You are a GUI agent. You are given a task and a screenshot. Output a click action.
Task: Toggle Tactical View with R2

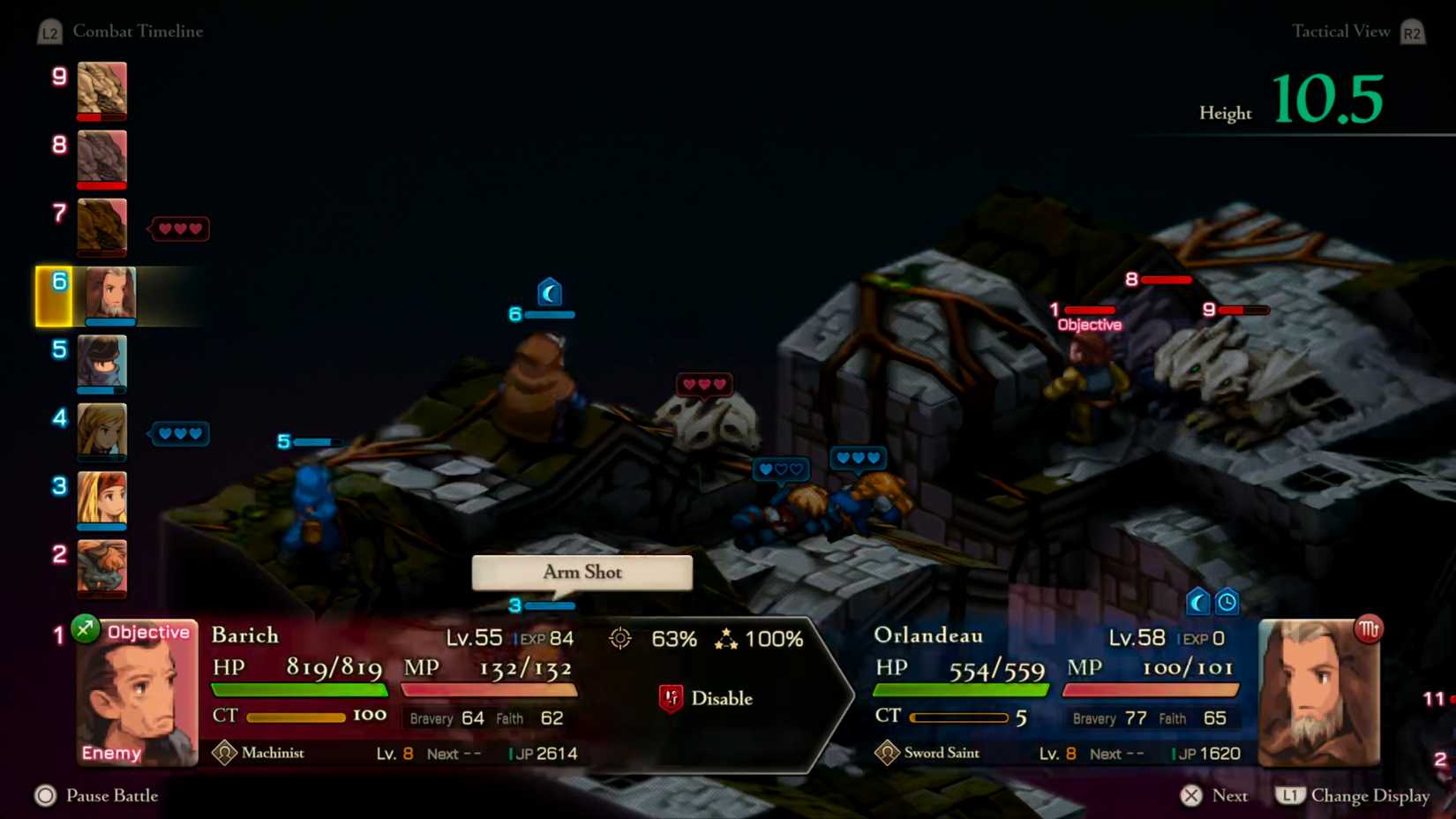point(1411,31)
